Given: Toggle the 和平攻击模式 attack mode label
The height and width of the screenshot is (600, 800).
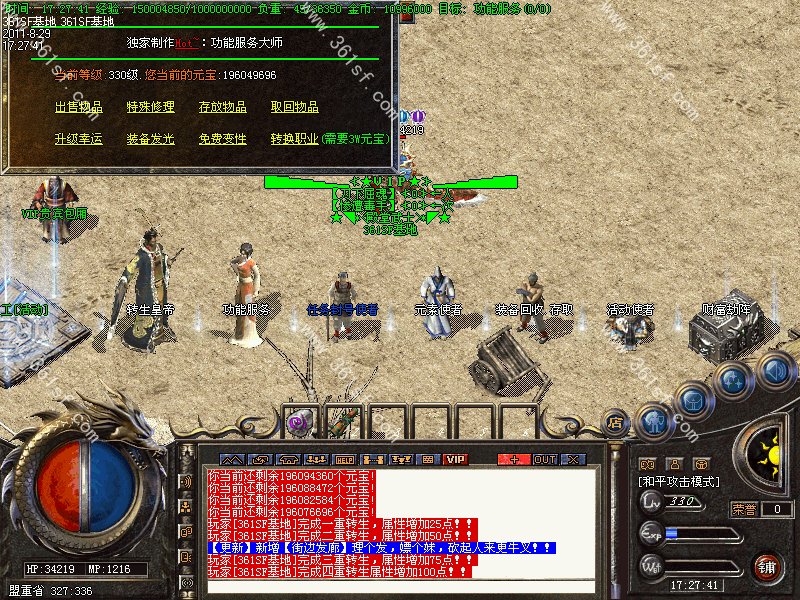Looking at the screenshot, I should 680,481.
